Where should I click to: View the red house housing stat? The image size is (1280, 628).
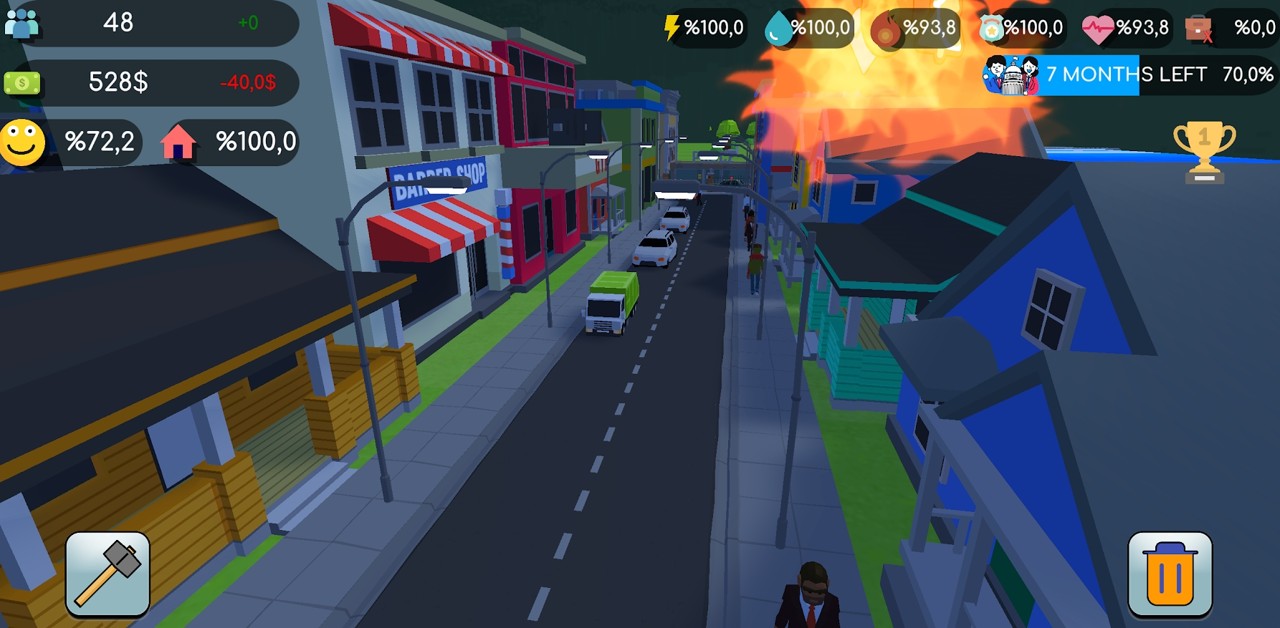tap(230, 142)
